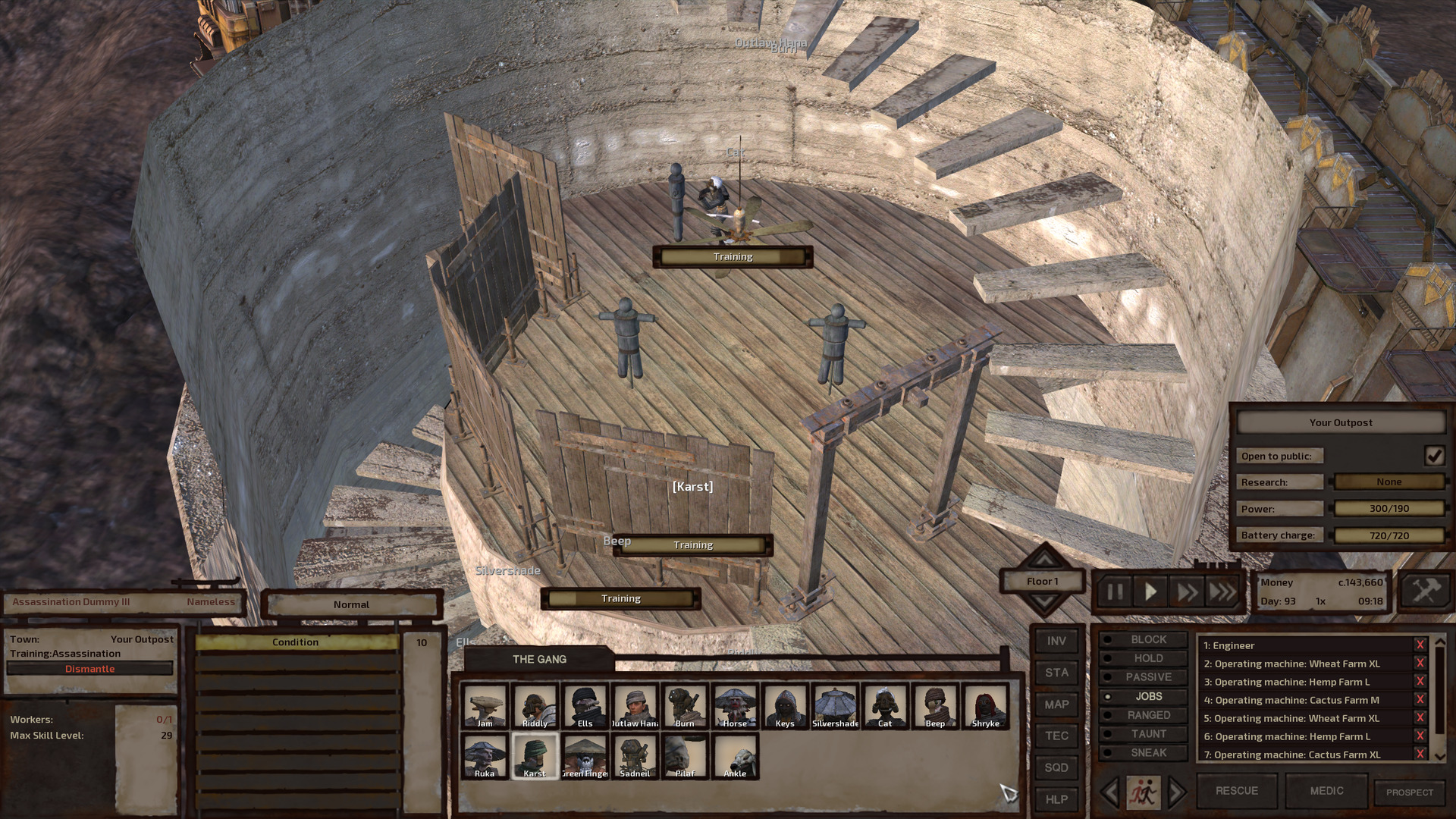The width and height of the screenshot is (1456, 819).
Task: Open the MAP screen
Action: coord(1056,704)
